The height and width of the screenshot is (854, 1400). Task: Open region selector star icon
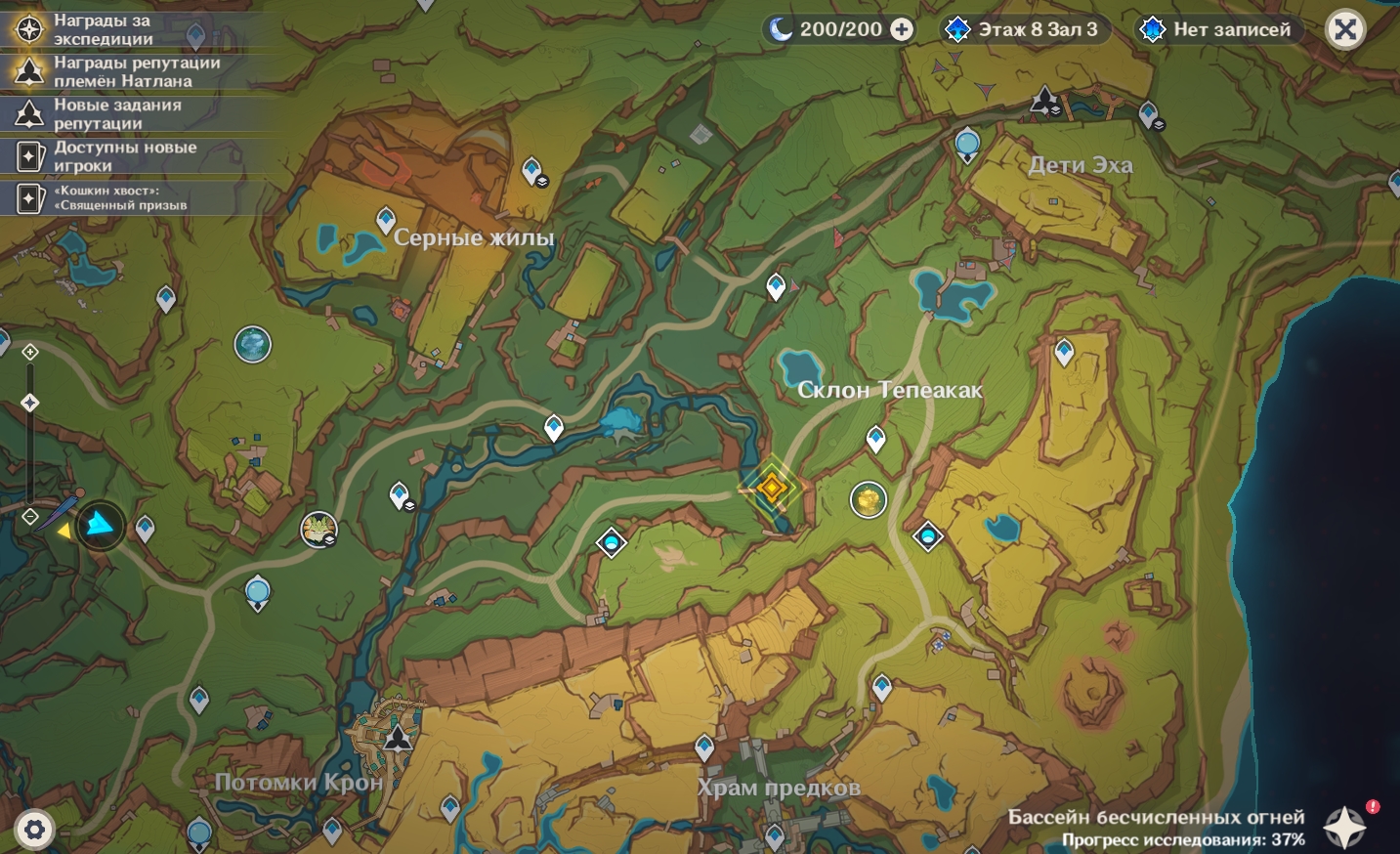pyautogui.click(x=1344, y=827)
